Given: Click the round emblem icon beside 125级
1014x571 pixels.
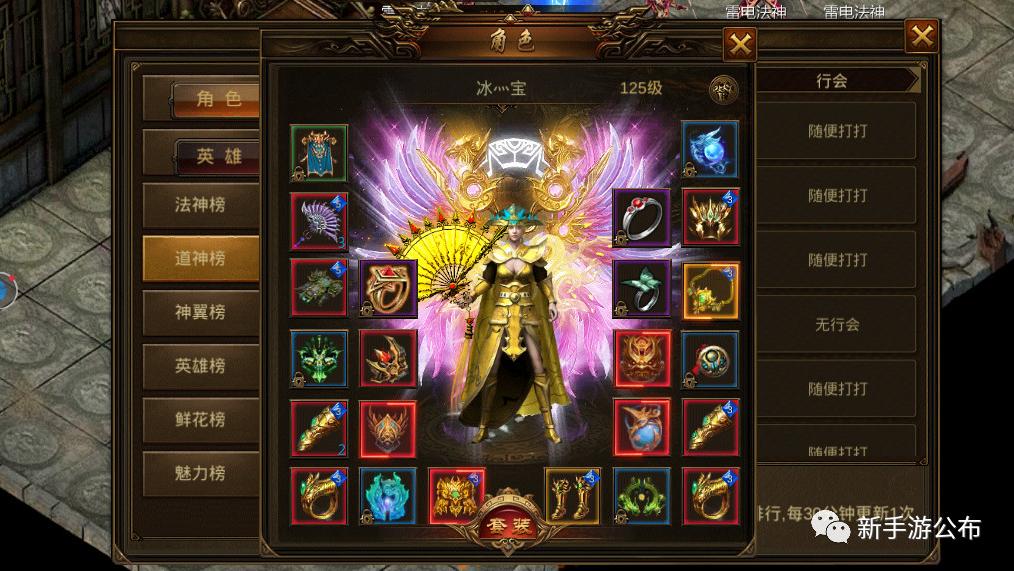Looking at the screenshot, I should pyautogui.click(x=723, y=89).
